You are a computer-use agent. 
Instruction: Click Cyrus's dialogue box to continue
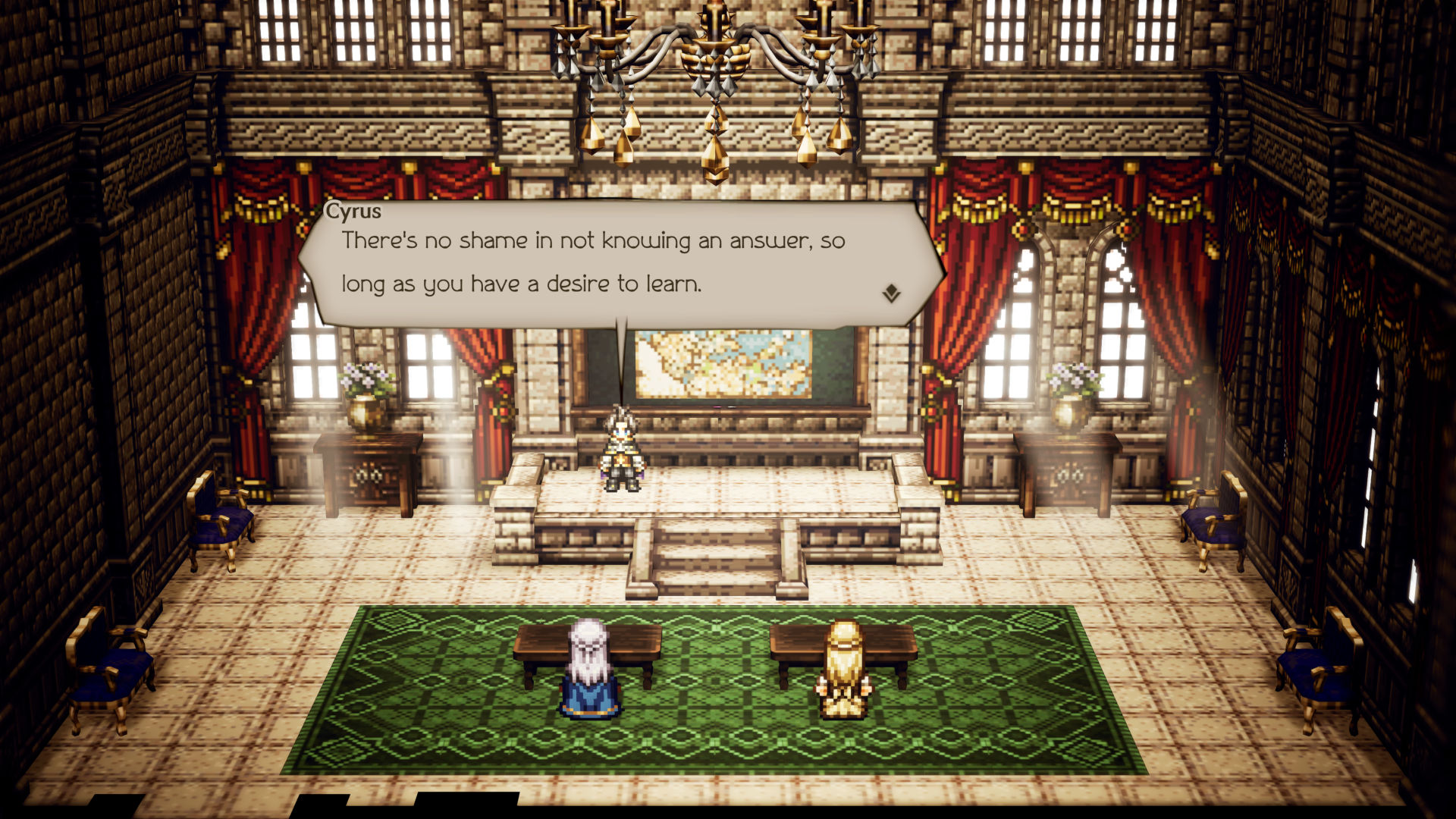[x=607, y=263]
